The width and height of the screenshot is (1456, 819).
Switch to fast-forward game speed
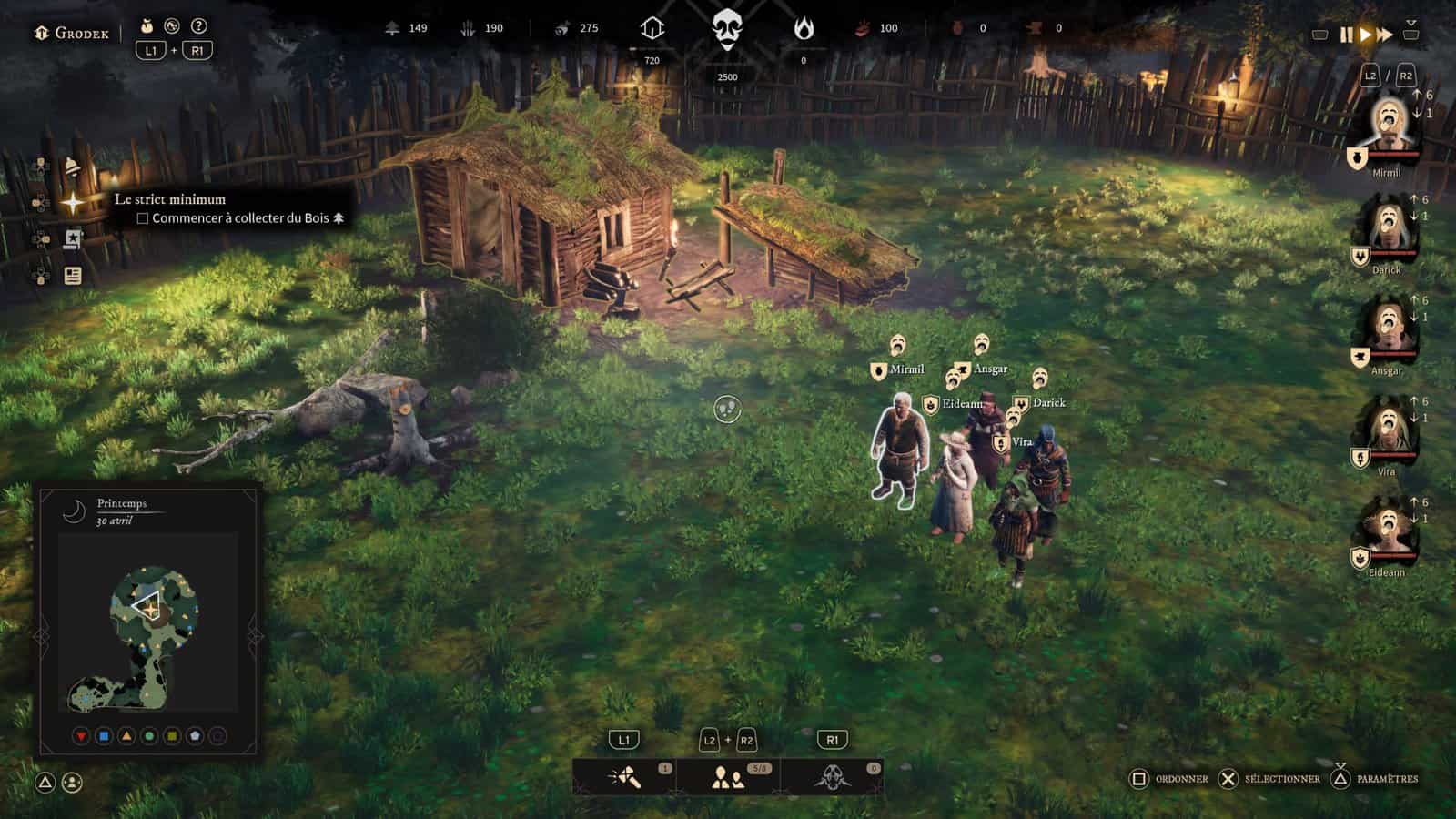[x=1385, y=35]
